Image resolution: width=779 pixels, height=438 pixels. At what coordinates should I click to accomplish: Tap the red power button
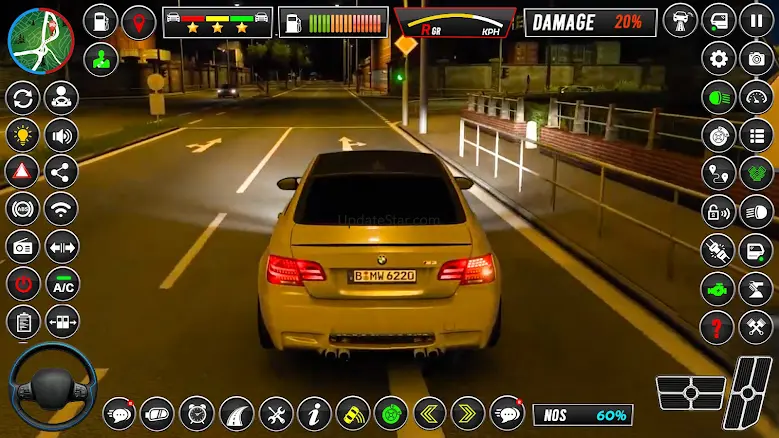(22, 283)
